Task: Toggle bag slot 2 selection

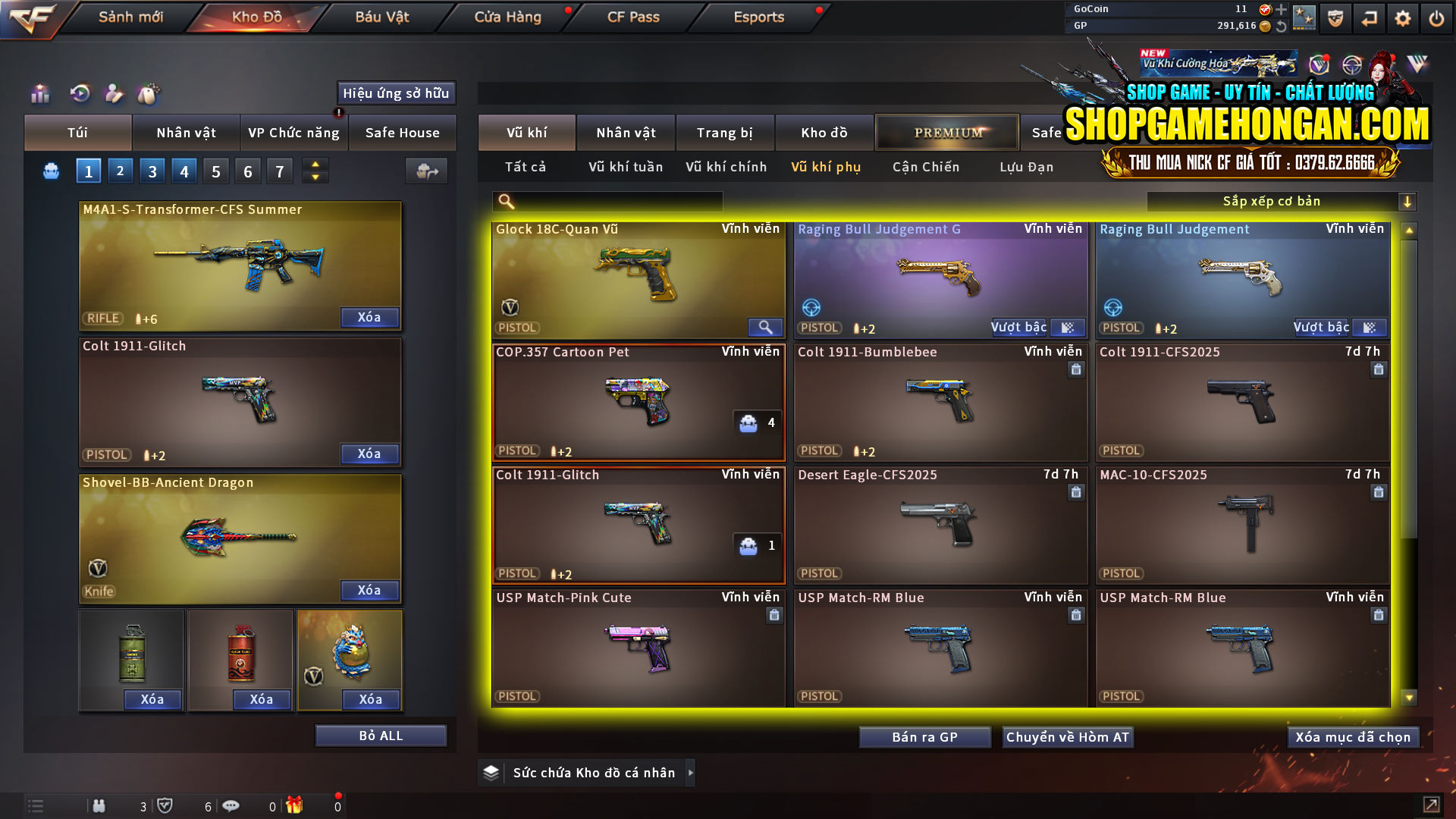Action: click(x=120, y=171)
